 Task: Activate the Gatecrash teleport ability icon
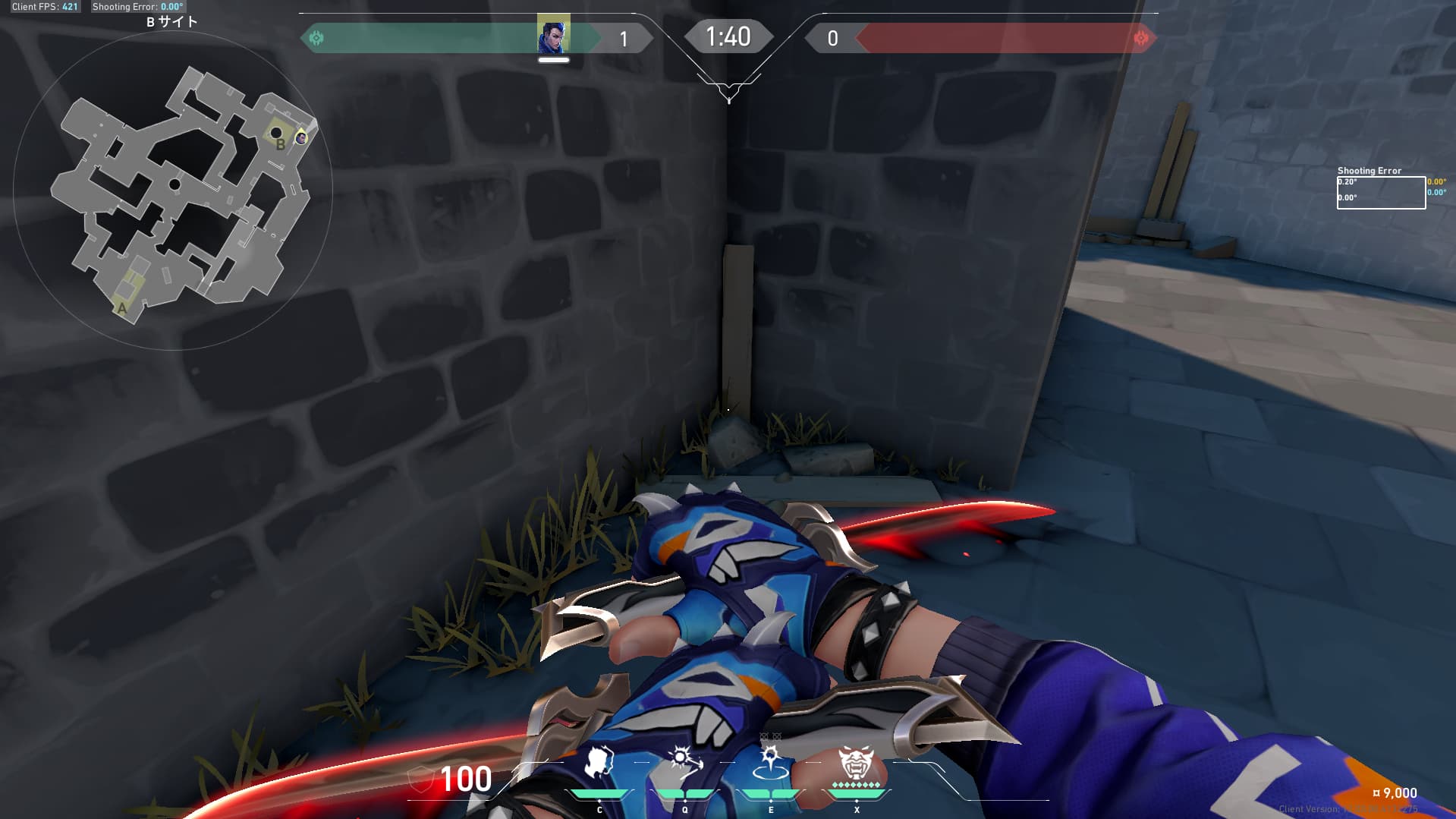tap(770, 762)
